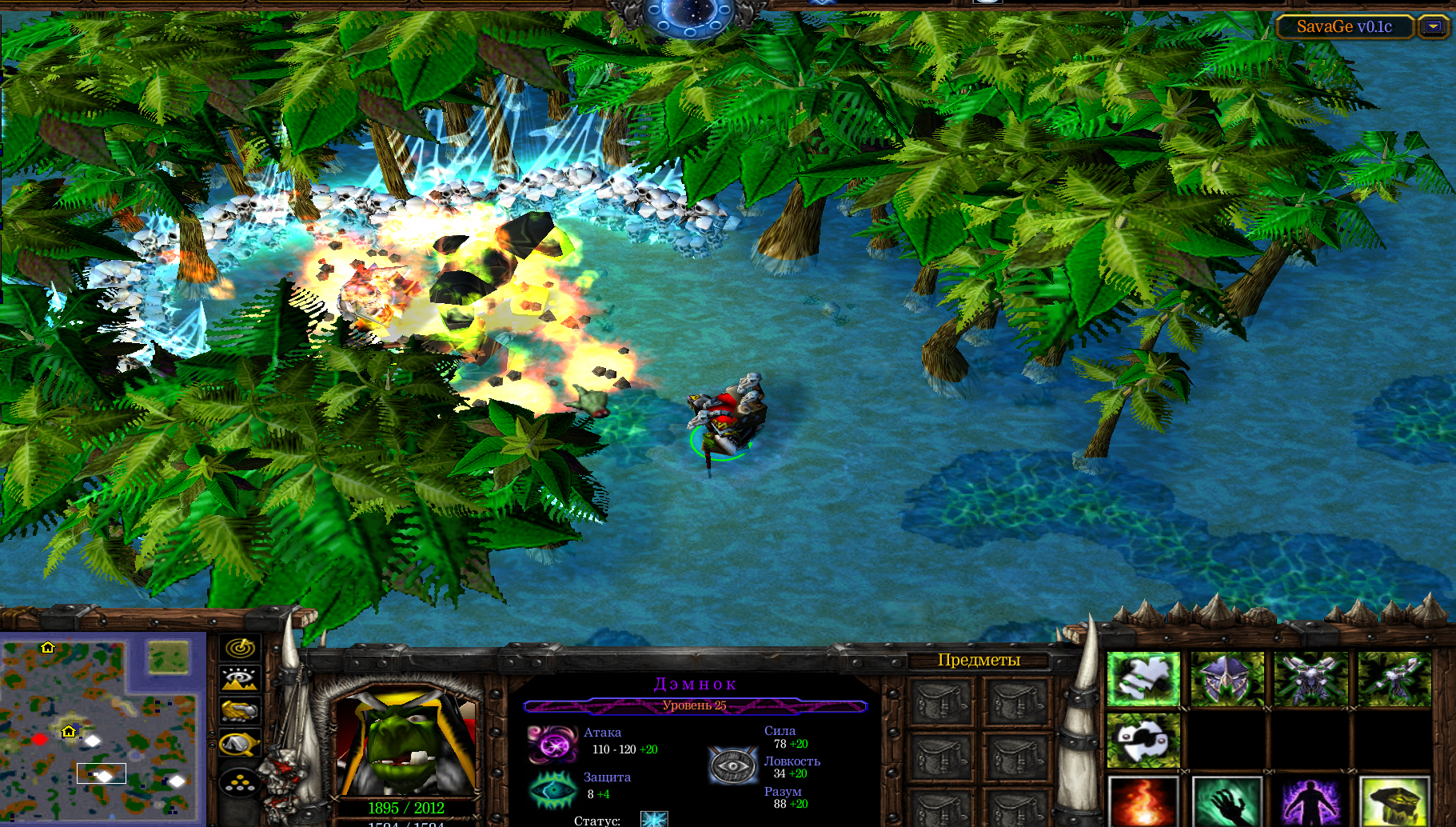Toggle the minimap terrain visibility button
This screenshot has height=827, width=1456.
tap(239, 679)
